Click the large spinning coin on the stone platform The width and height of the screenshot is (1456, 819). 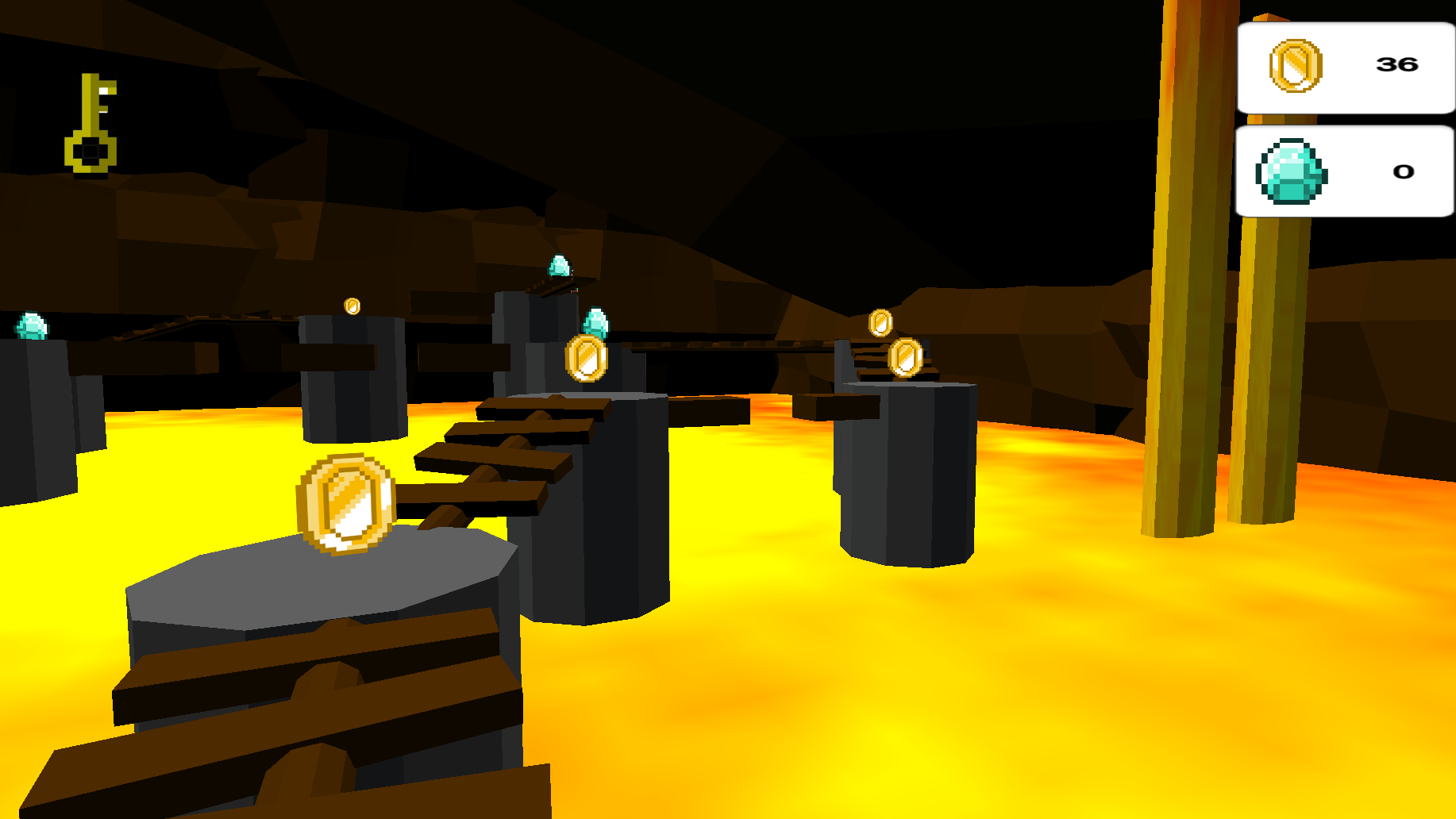[x=343, y=504]
